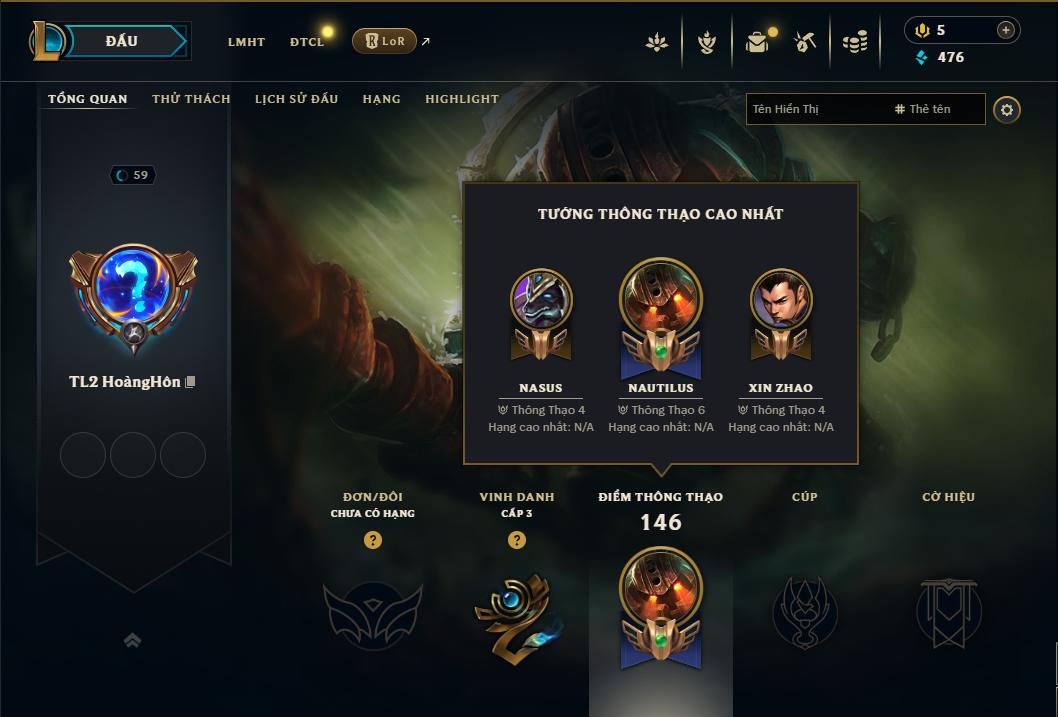Open the hammer crafting icon
The height and width of the screenshot is (717, 1058).
tap(805, 42)
